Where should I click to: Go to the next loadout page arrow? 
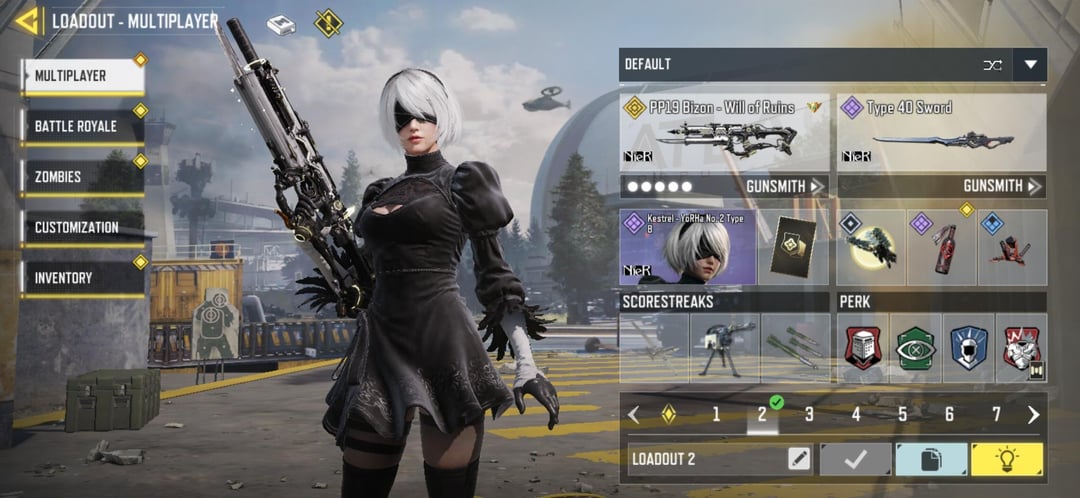click(1033, 414)
